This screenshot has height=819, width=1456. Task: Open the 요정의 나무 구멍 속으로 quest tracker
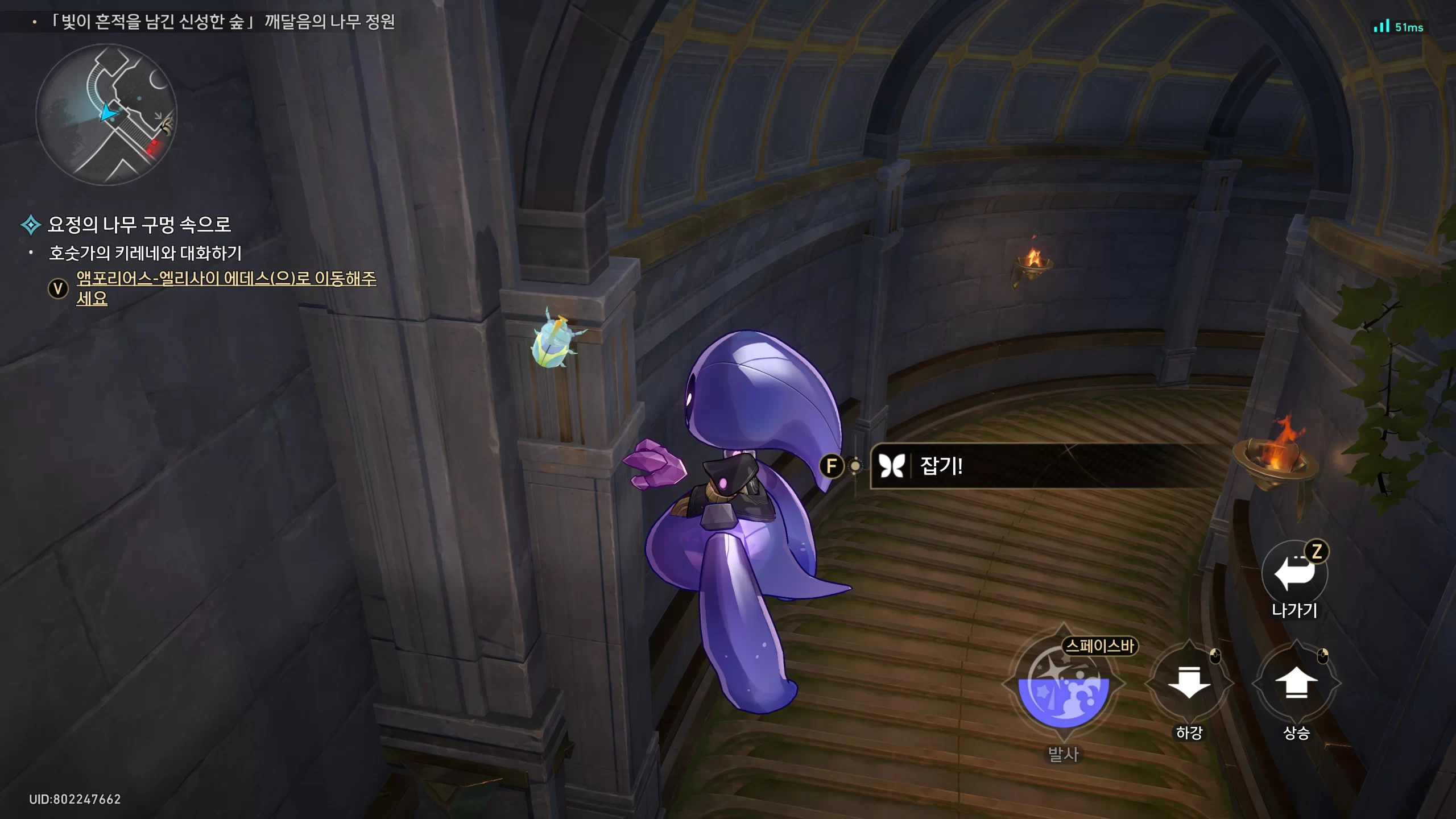(139, 225)
